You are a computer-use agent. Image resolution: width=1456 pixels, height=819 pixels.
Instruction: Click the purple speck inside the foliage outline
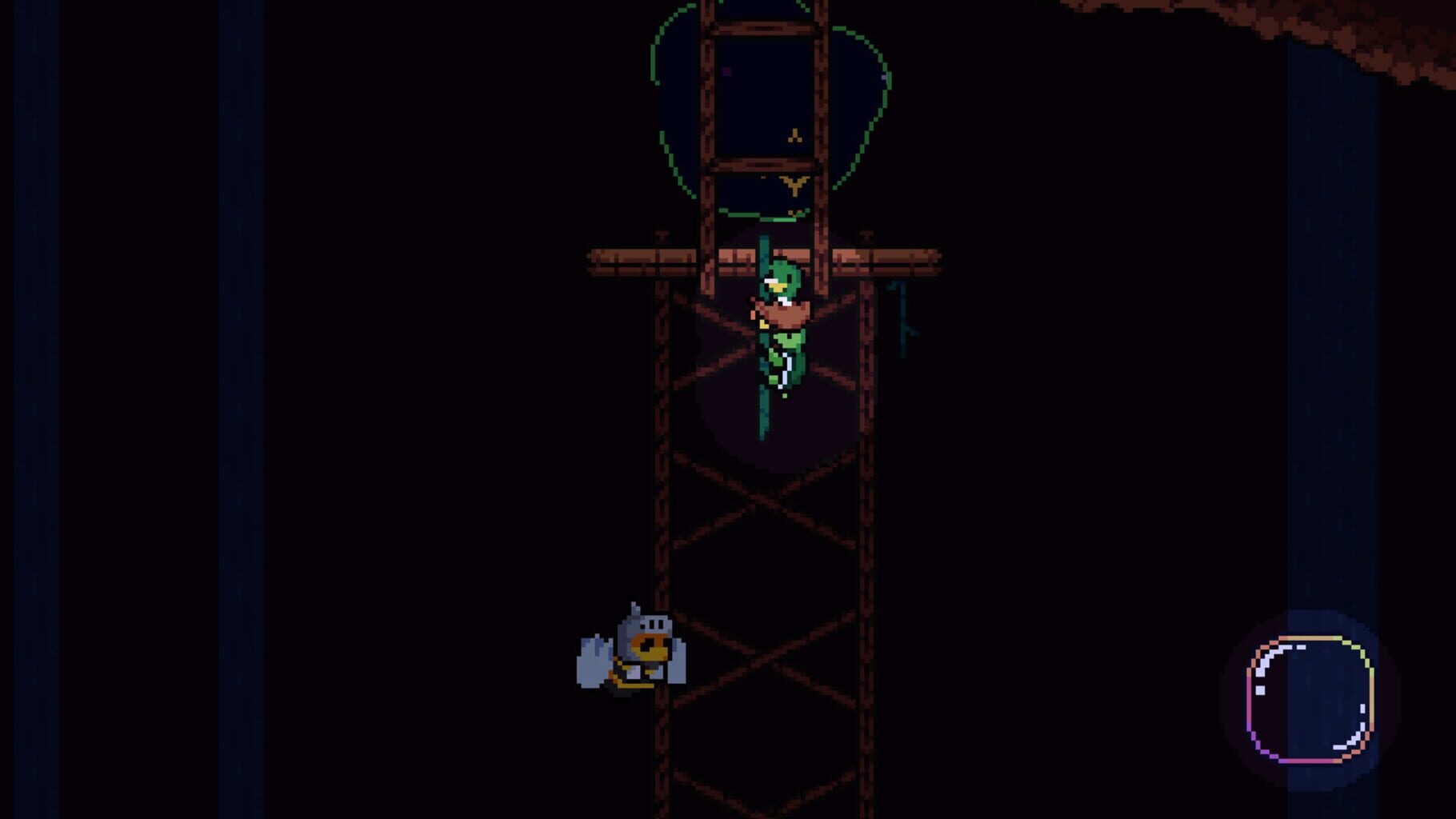point(726,70)
